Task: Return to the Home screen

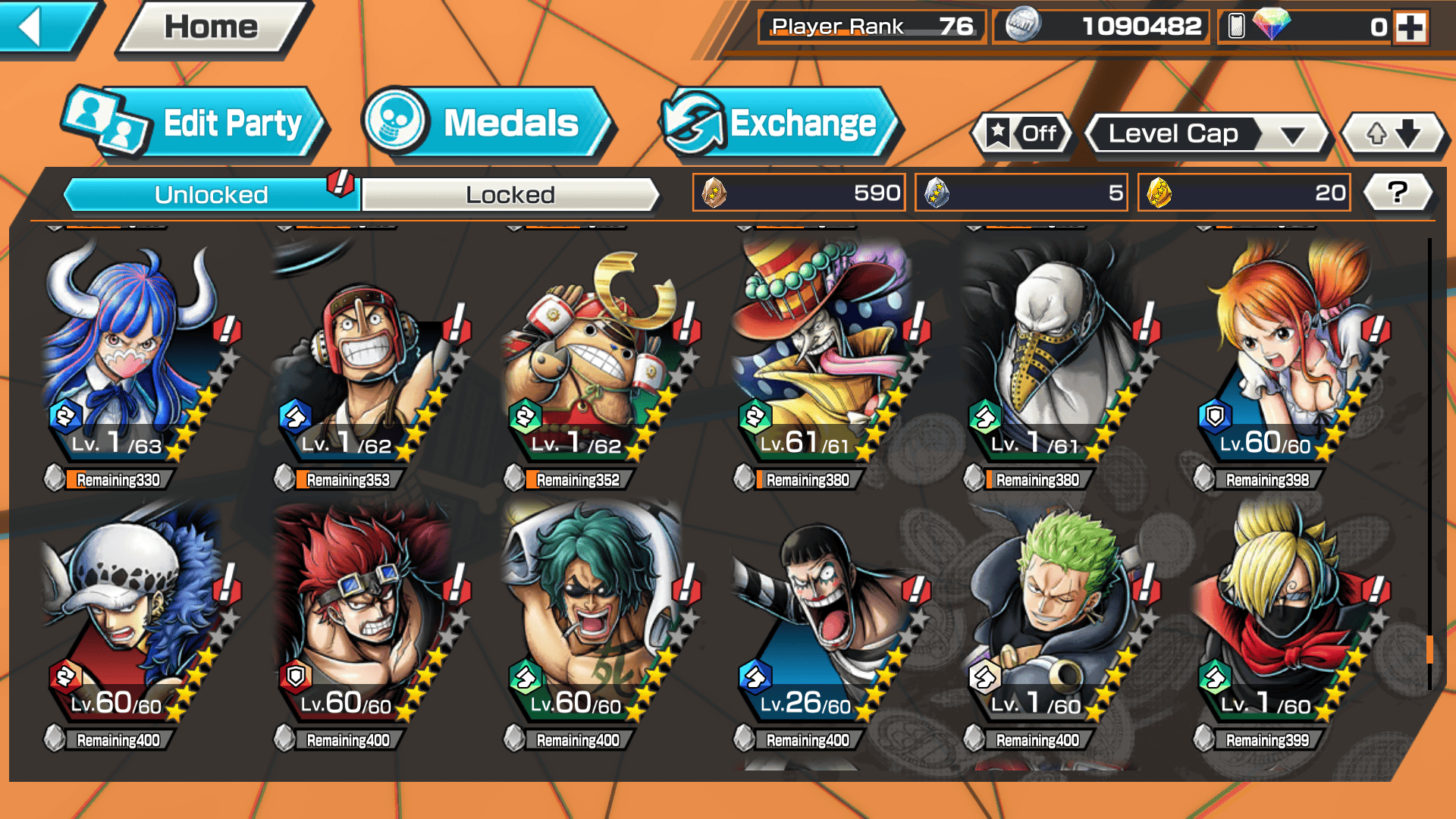Action: click(212, 27)
